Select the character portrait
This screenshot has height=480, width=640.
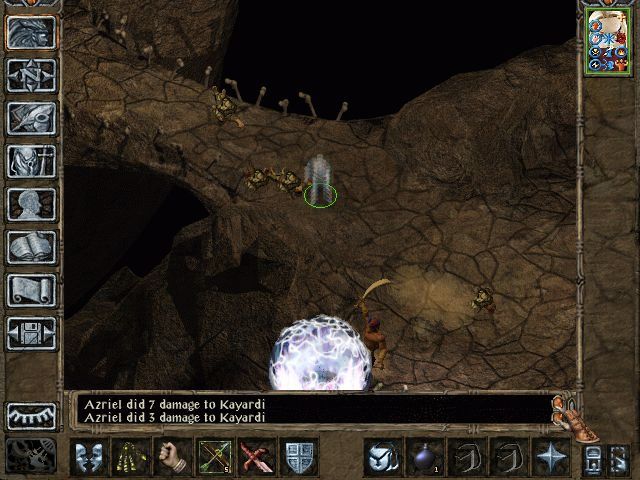click(607, 41)
